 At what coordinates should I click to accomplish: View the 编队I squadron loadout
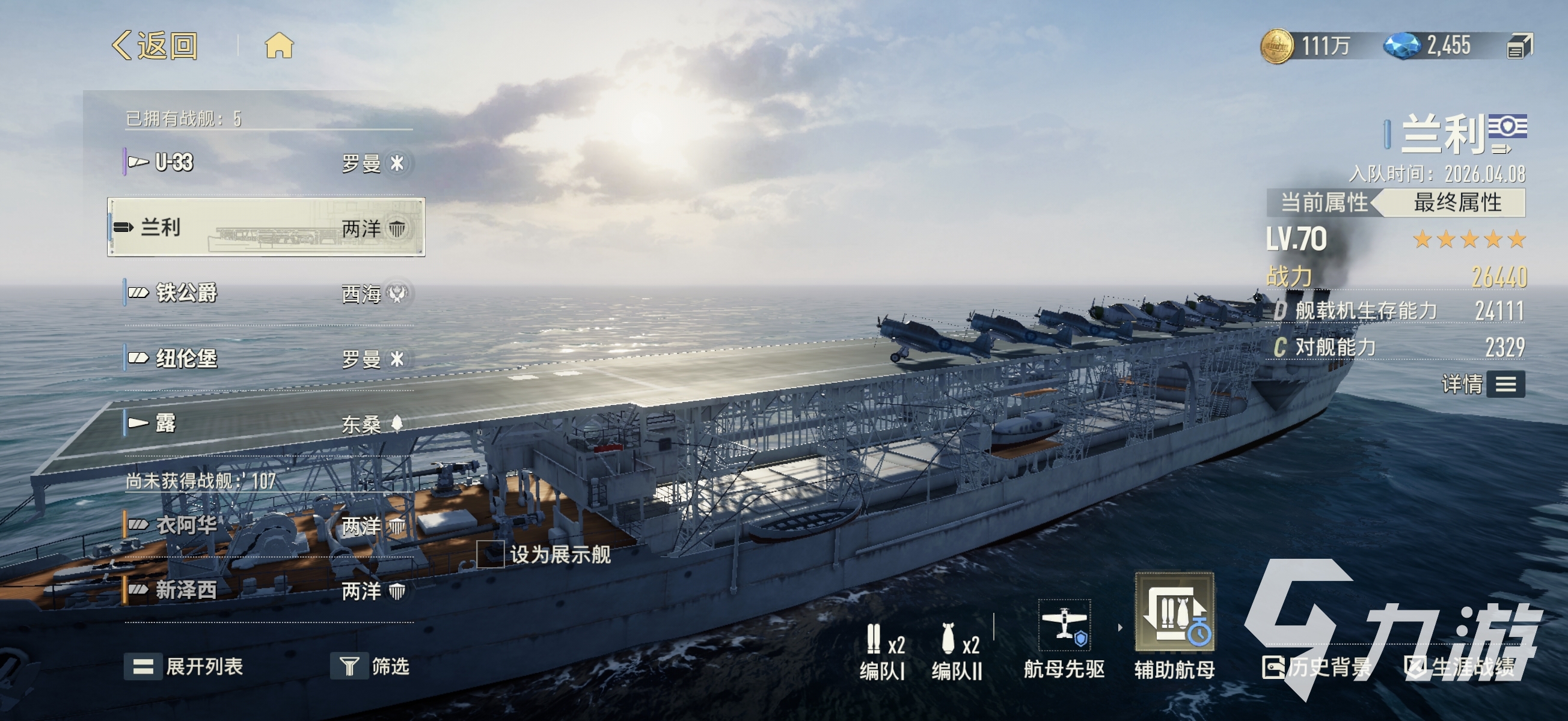[x=881, y=651]
